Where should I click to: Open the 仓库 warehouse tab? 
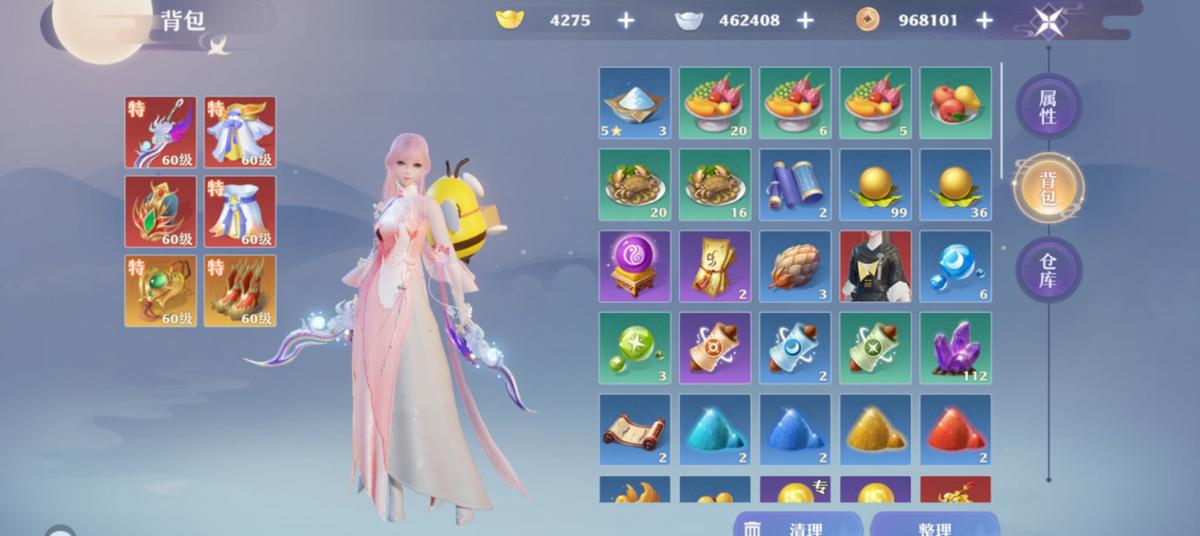point(1048,269)
